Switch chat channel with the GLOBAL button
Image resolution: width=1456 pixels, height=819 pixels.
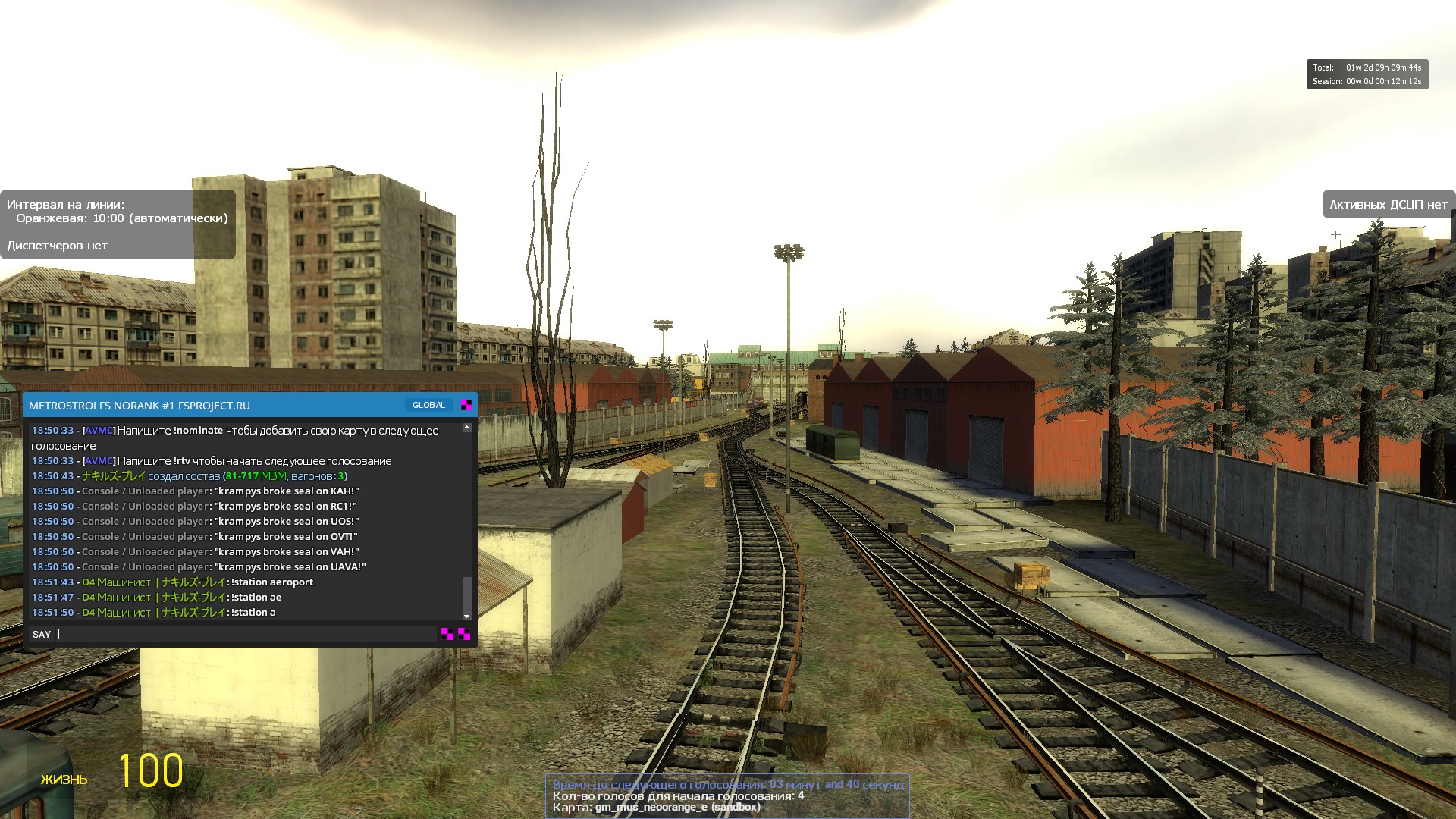coord(428,405)
